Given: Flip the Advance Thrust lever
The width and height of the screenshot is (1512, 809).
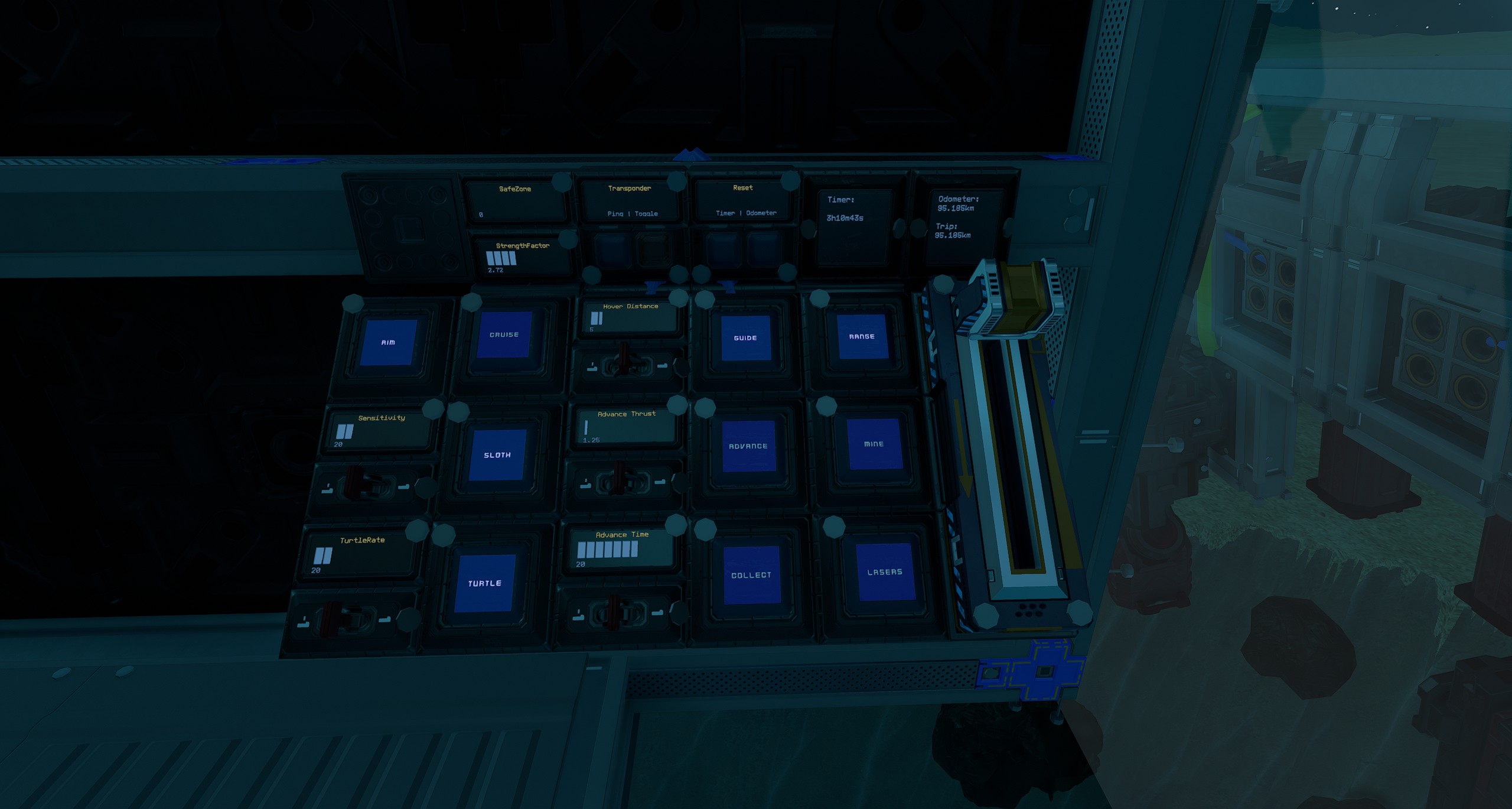Looking at the screenshot, I should pyautogui.click(x=620, y=479).
